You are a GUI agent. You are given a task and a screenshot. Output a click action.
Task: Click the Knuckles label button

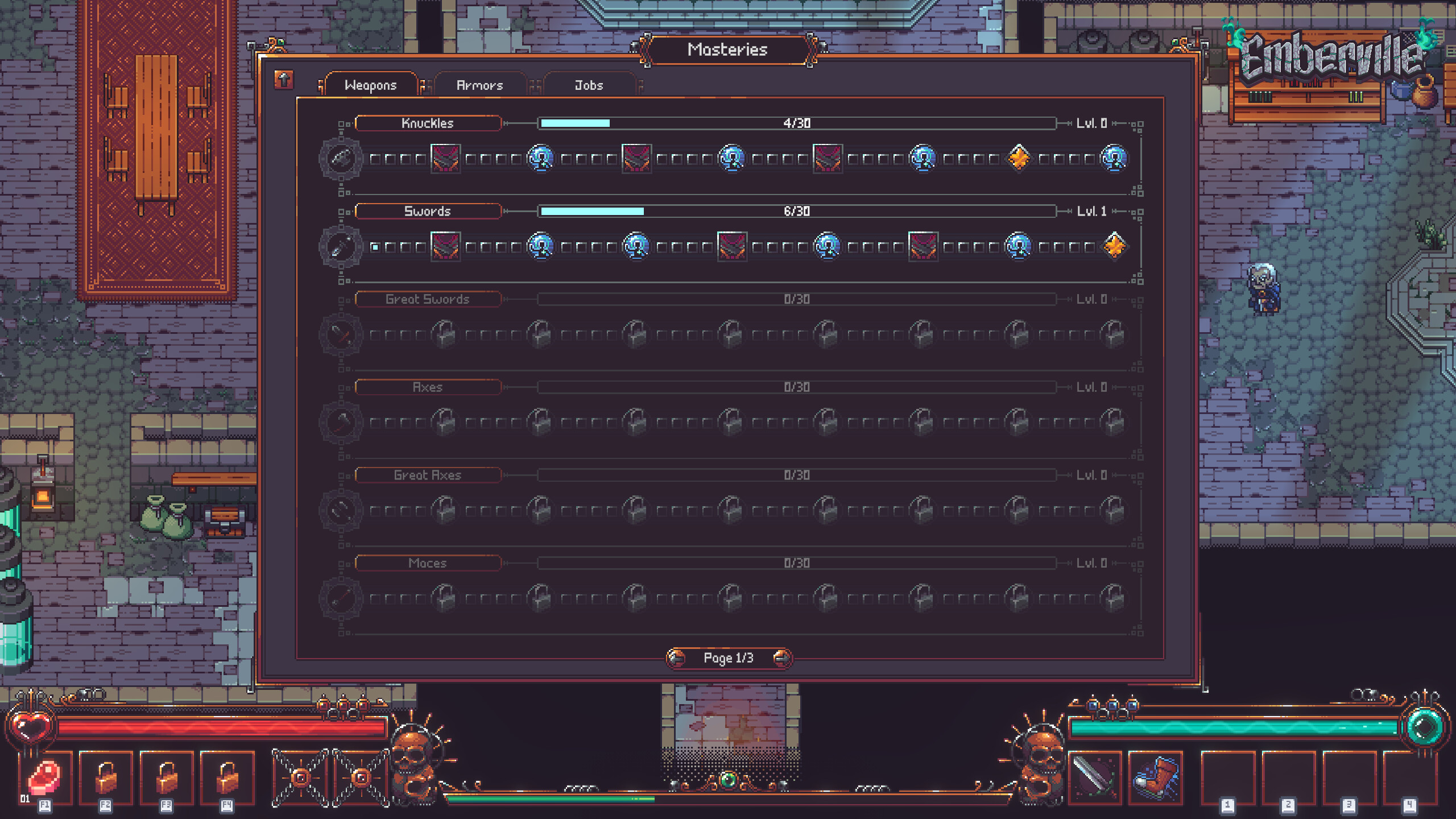[428, 123]
